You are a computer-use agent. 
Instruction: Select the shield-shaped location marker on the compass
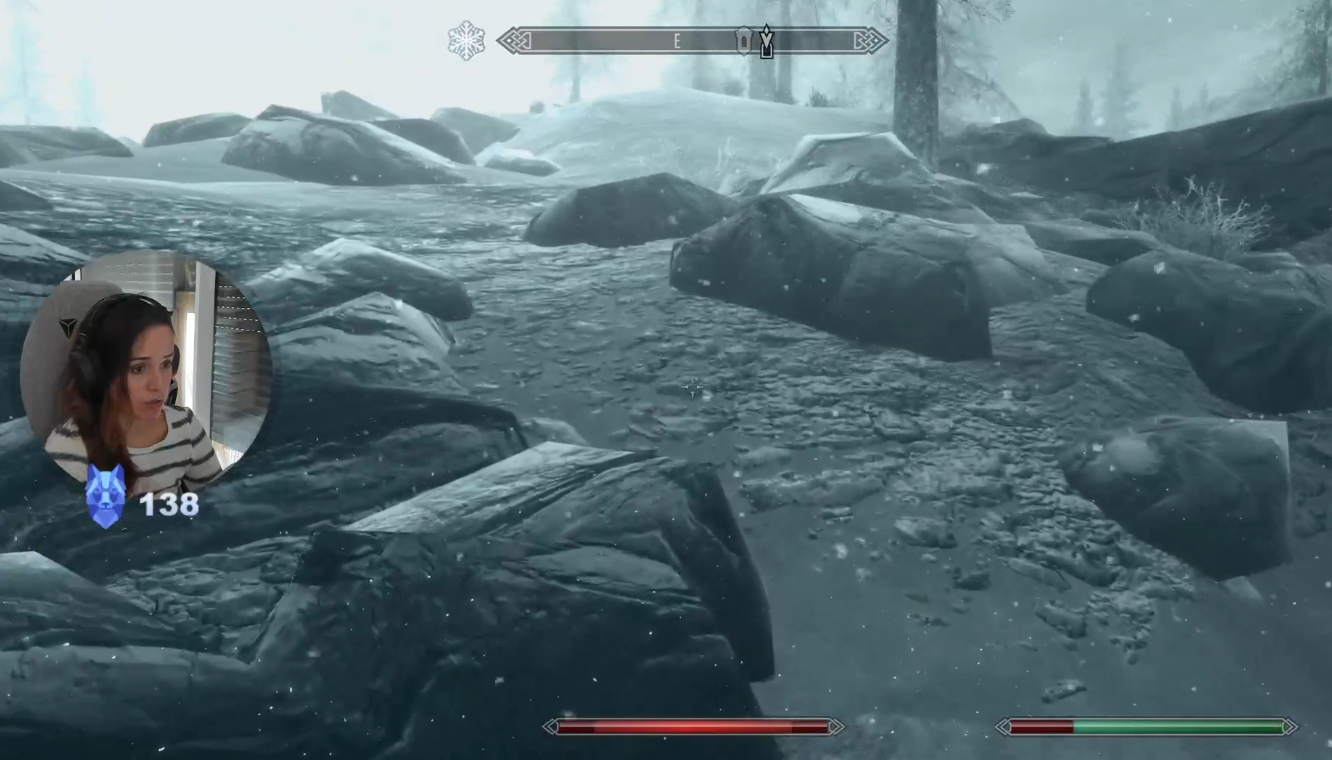743,41
